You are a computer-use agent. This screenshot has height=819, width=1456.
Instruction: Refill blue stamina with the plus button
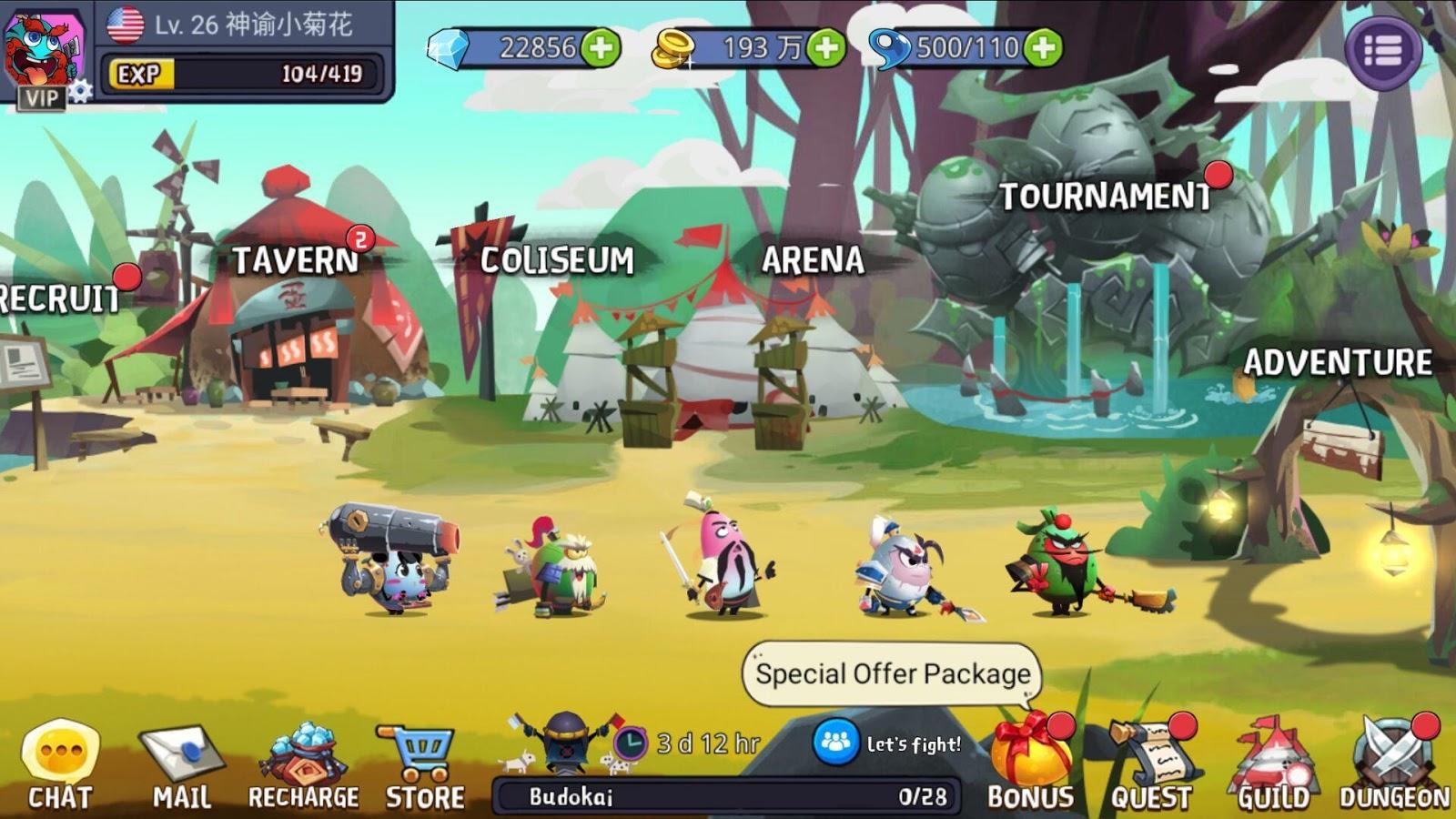point(1044,47)
